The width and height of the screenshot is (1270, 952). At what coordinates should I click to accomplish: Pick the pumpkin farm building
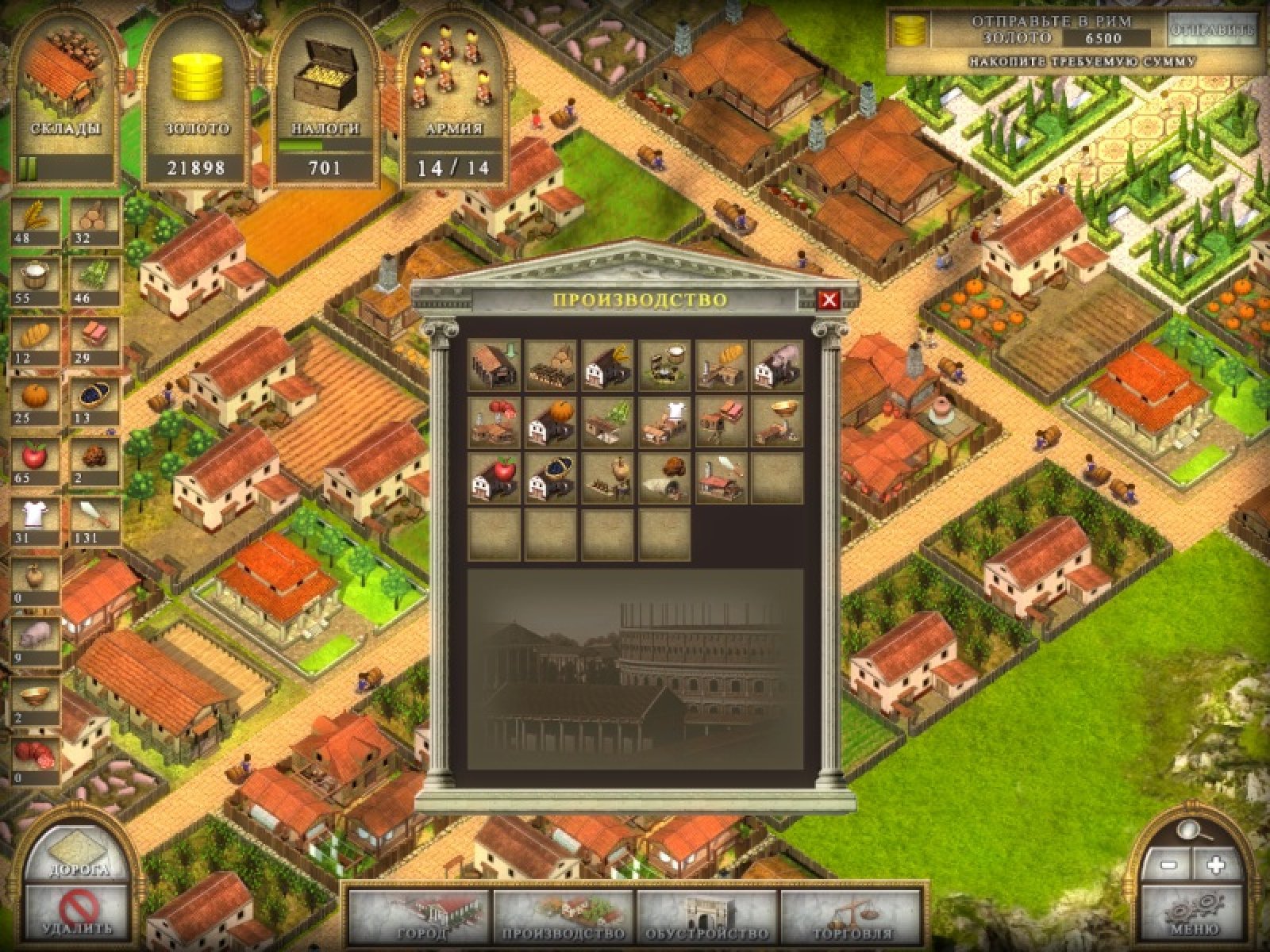[551, 421]
